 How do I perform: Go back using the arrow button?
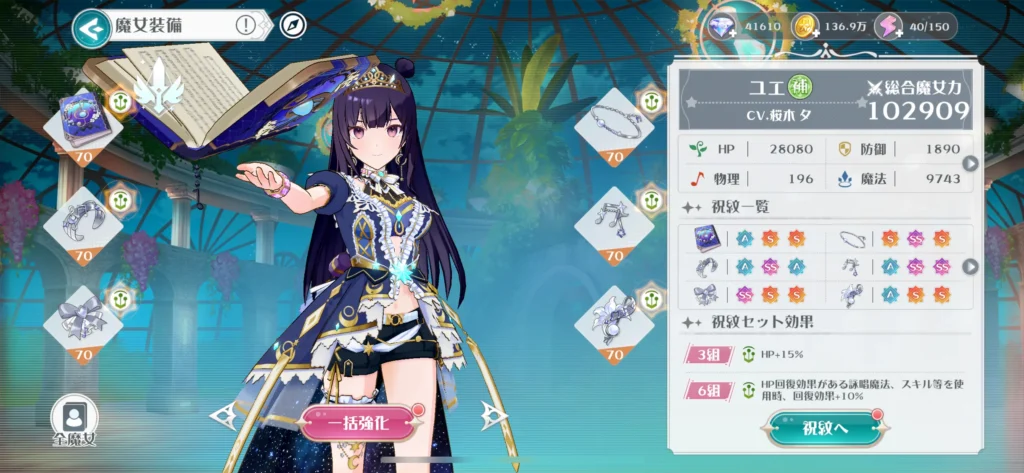point(91,28)
